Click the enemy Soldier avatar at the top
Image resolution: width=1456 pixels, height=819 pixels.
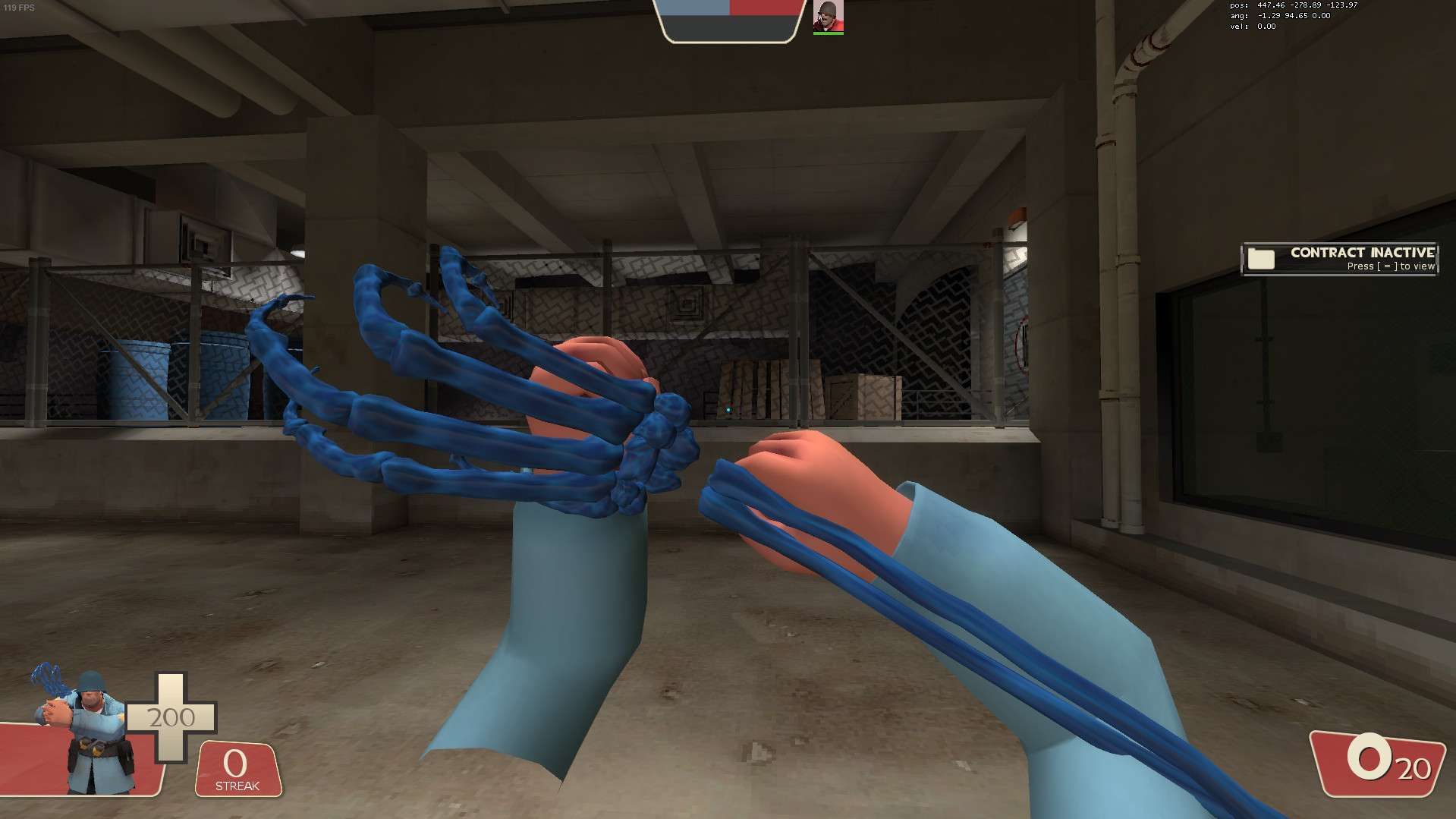click(x=829, y=17)
